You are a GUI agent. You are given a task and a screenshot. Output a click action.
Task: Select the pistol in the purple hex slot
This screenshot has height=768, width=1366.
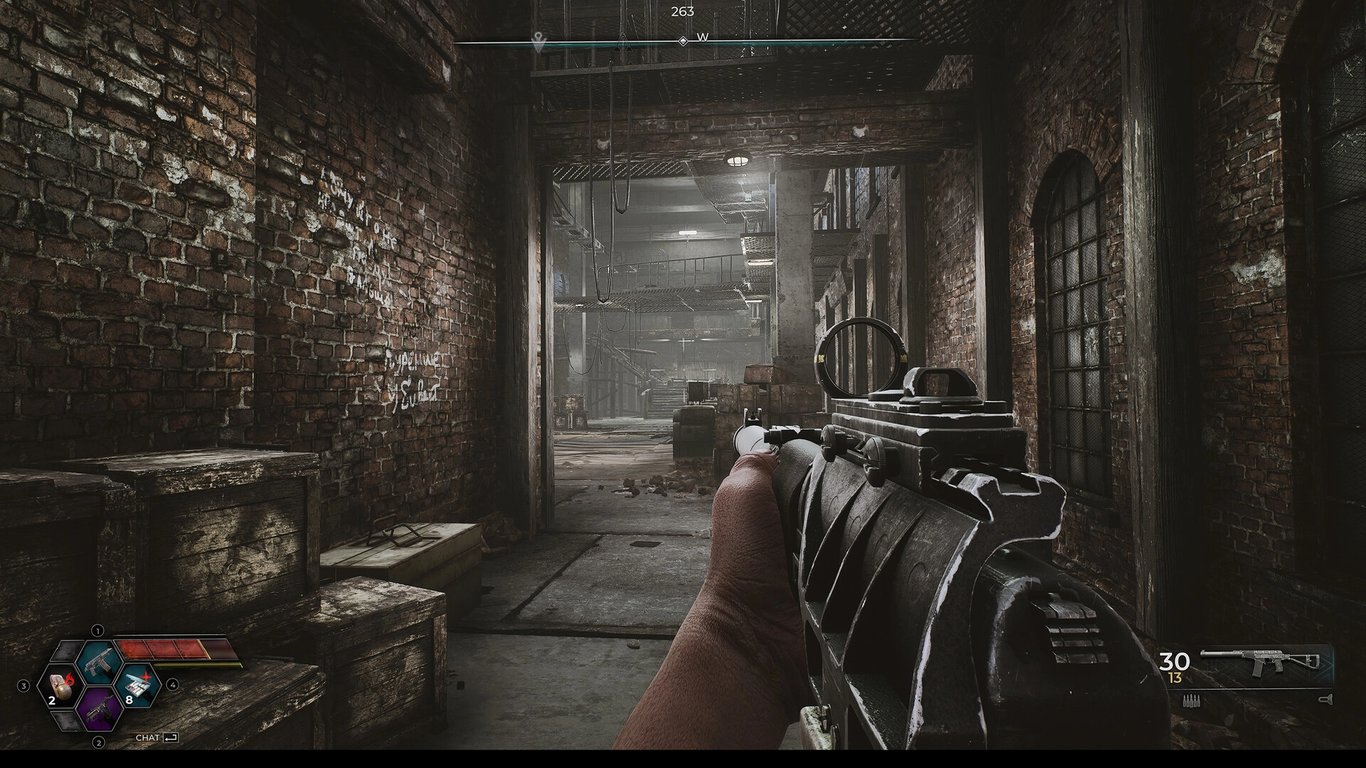(x=101, y=712)
